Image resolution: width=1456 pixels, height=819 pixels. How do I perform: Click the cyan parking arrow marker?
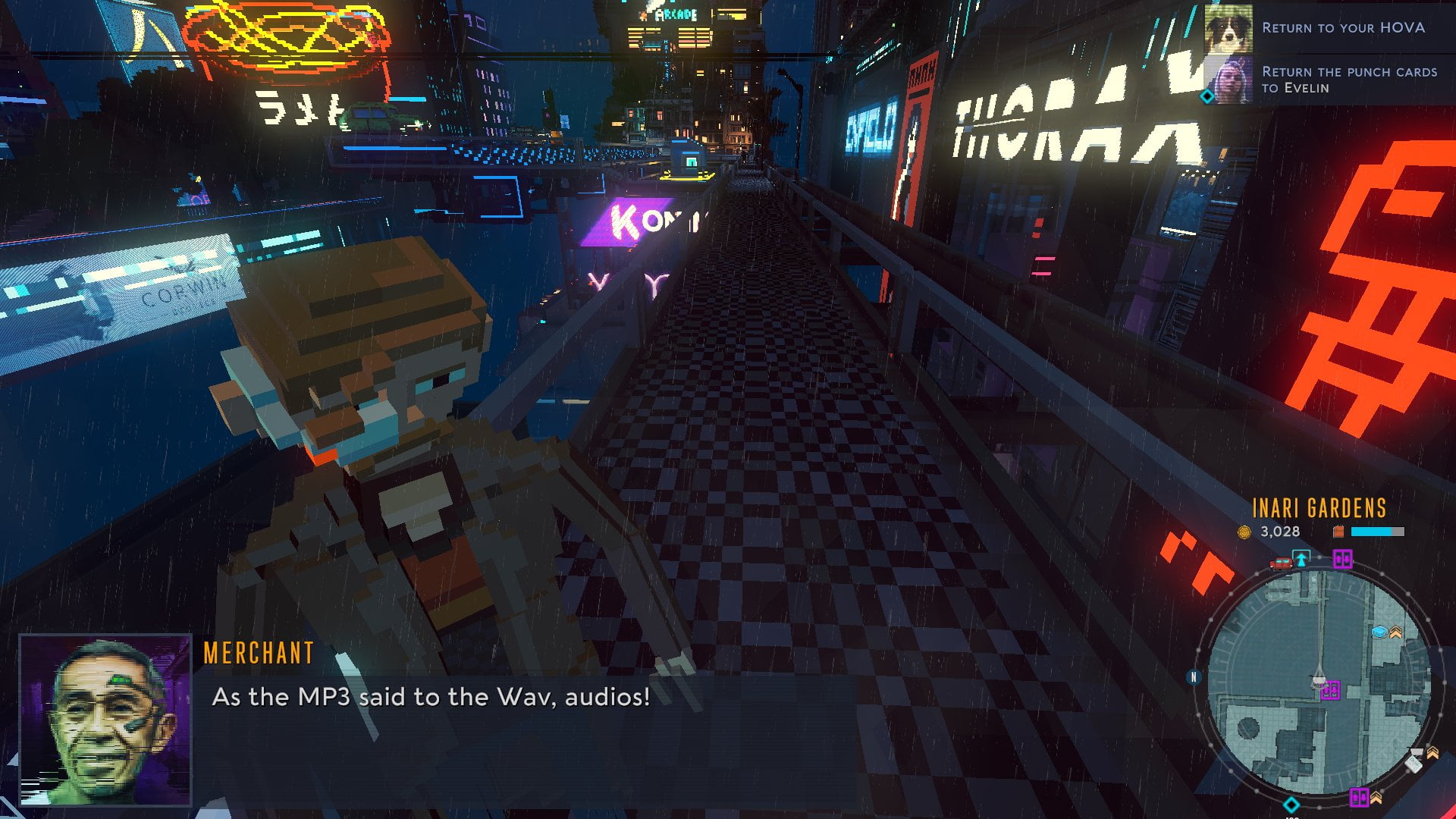[1301, 560]
